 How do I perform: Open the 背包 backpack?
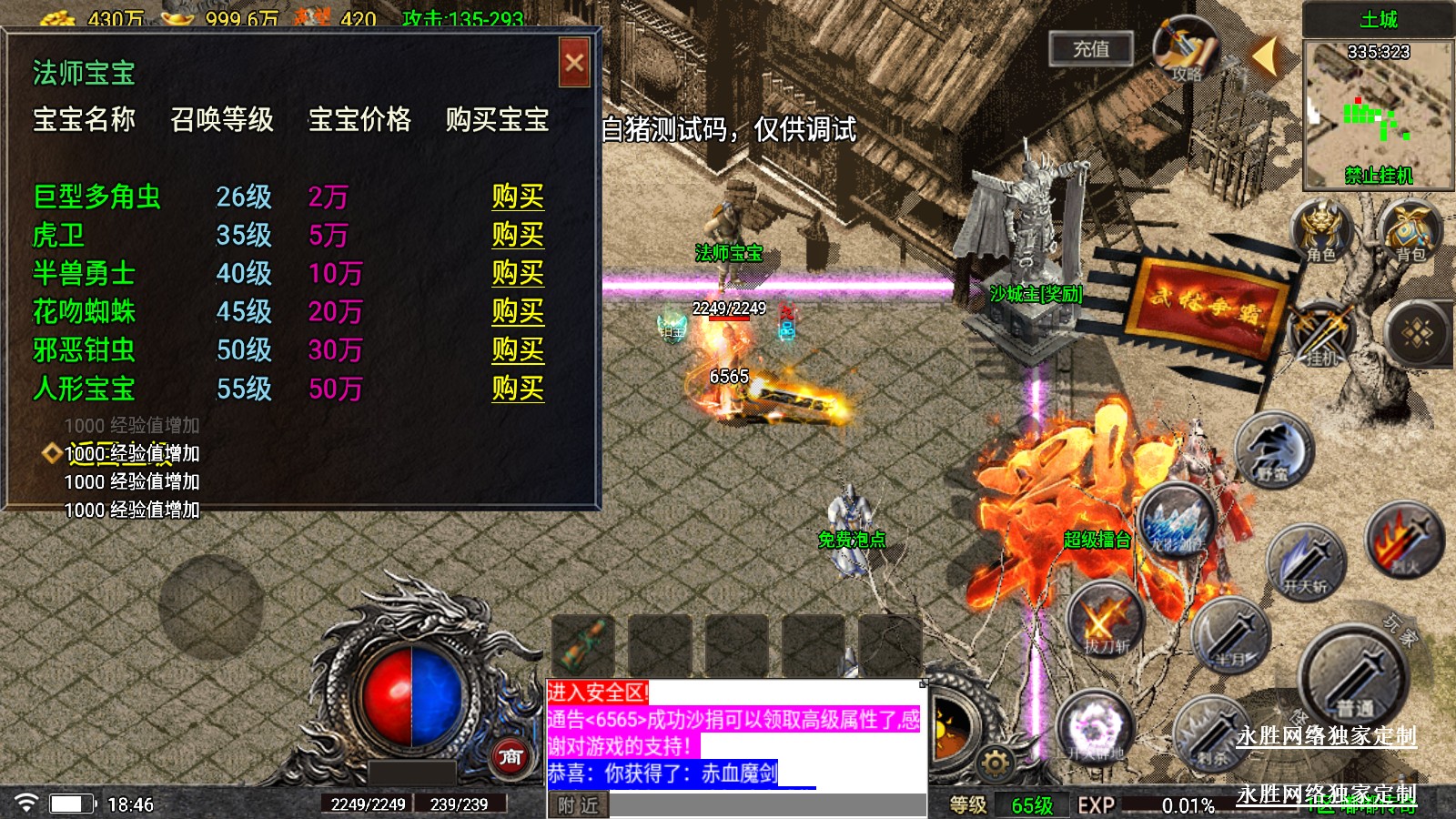1410,231
